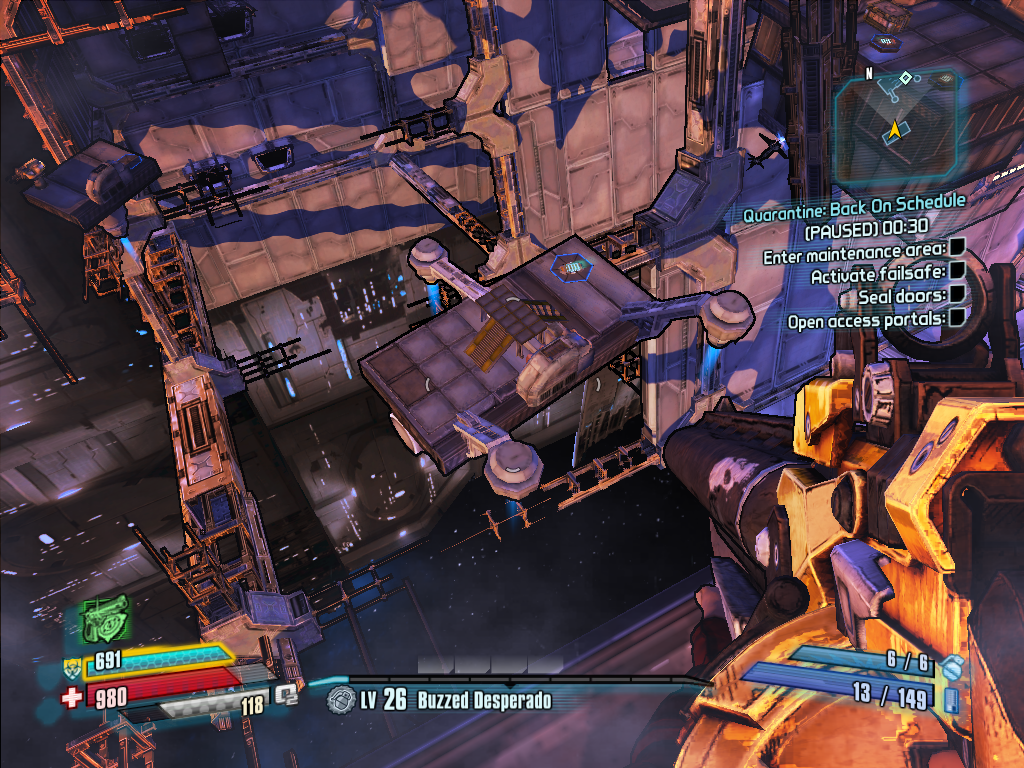The image size is (1024, 768).
Task: Toggle the Seal doors objective checkbox
Action: 957,294
